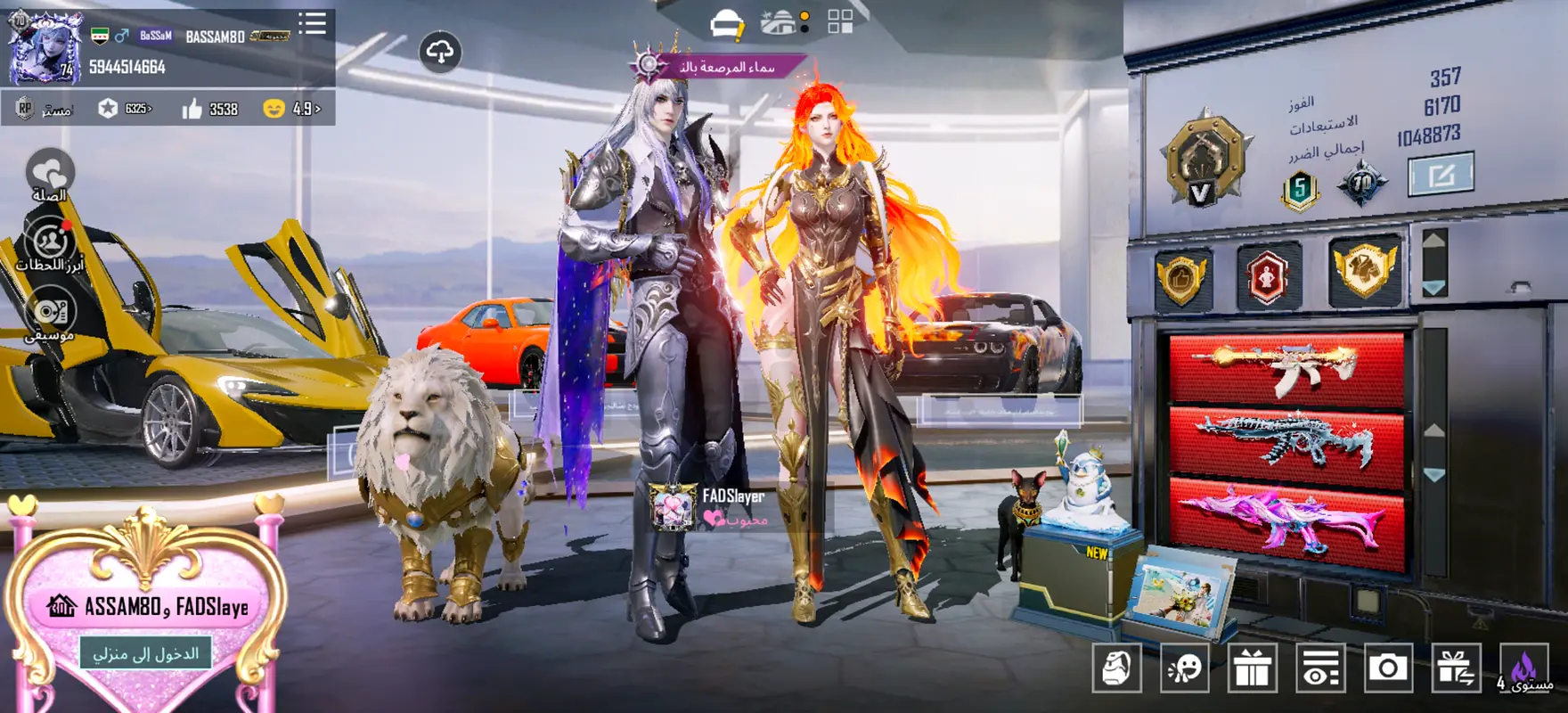Open the player avatar portrait
The image size is (1568, 713).
tap(45, 48)
